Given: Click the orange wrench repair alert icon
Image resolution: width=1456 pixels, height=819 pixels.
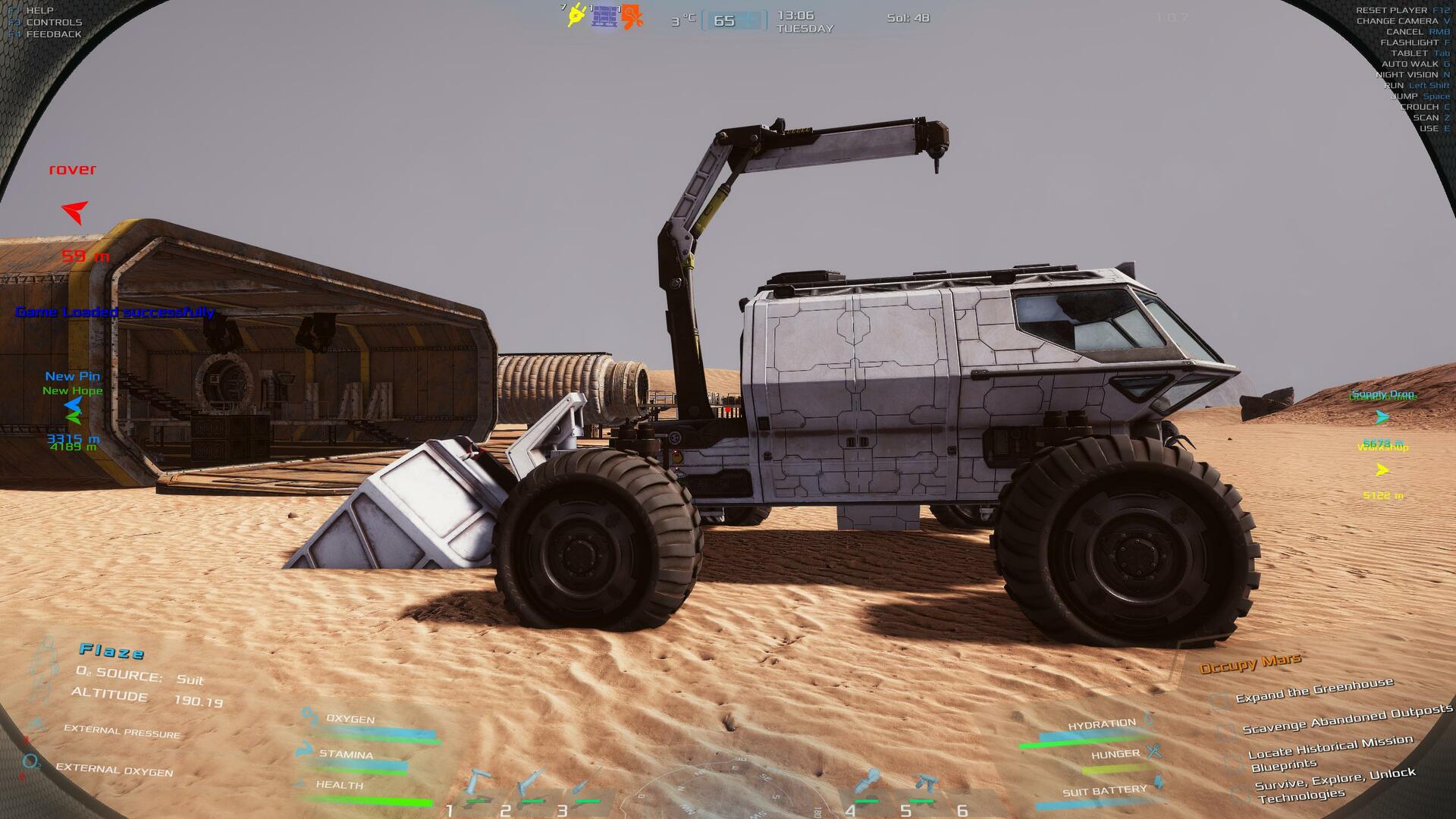Looking at the screenshot, I should click(x=632, y=17).
